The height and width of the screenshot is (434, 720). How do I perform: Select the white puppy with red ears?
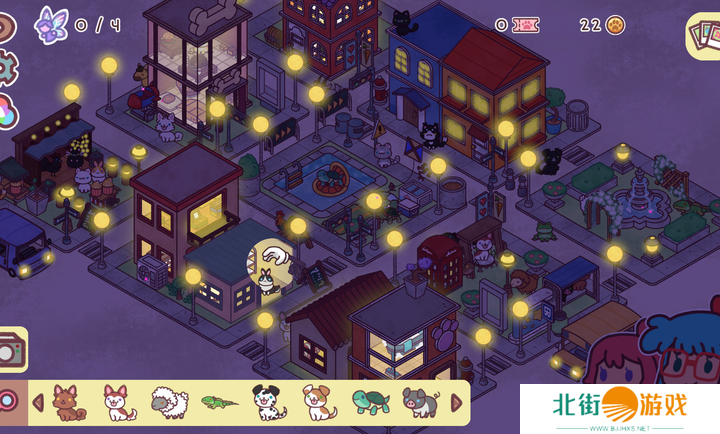(119, 402)
